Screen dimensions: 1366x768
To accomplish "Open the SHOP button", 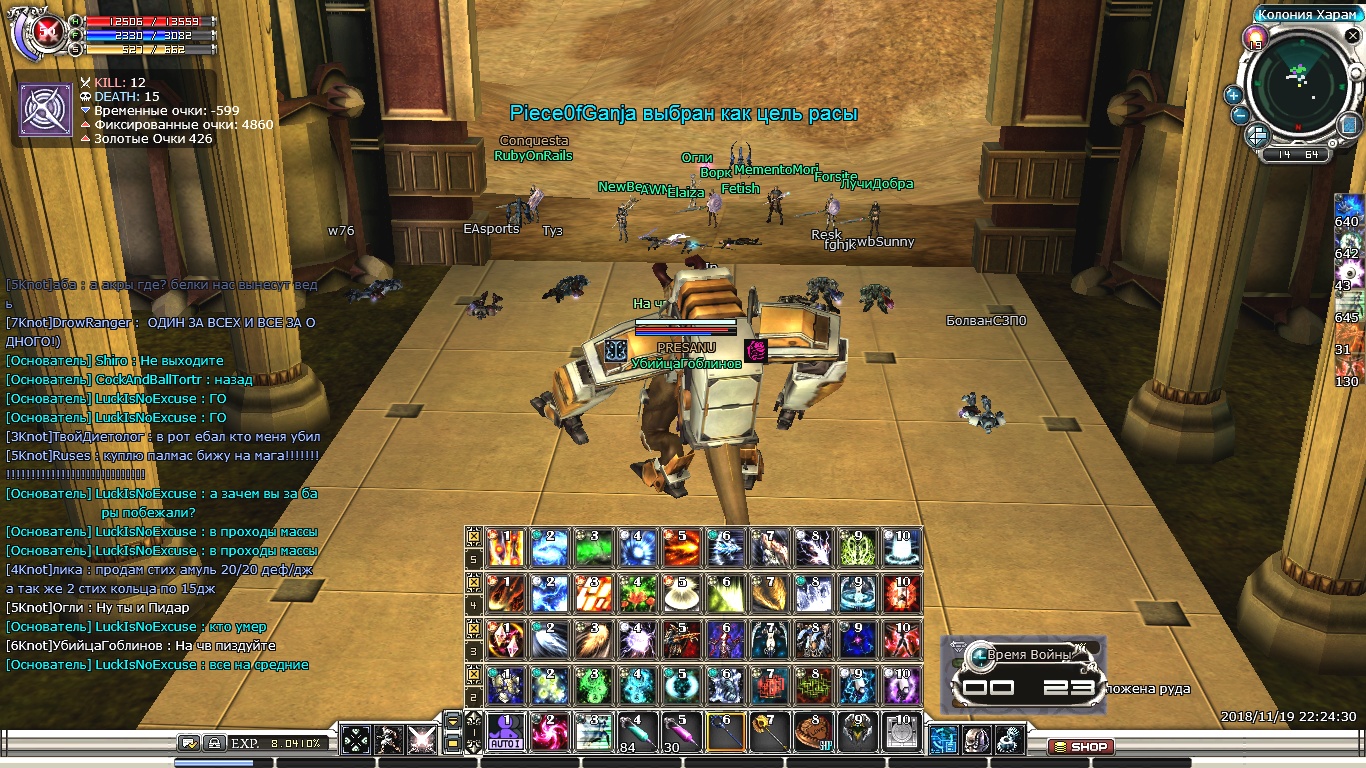I will [1081, 746].
